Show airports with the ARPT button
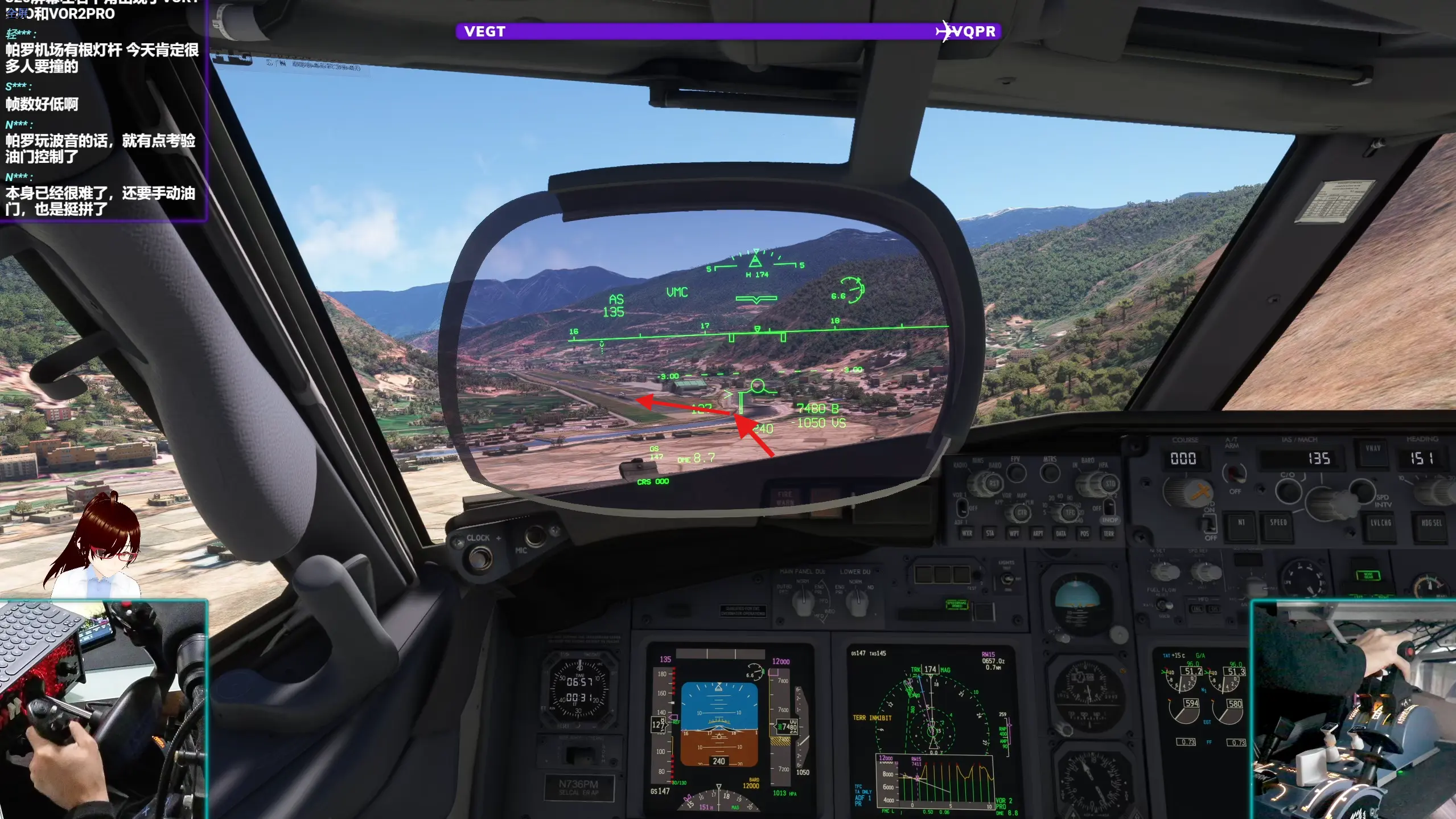The image size is (1456, 819). pos(1038,534)
